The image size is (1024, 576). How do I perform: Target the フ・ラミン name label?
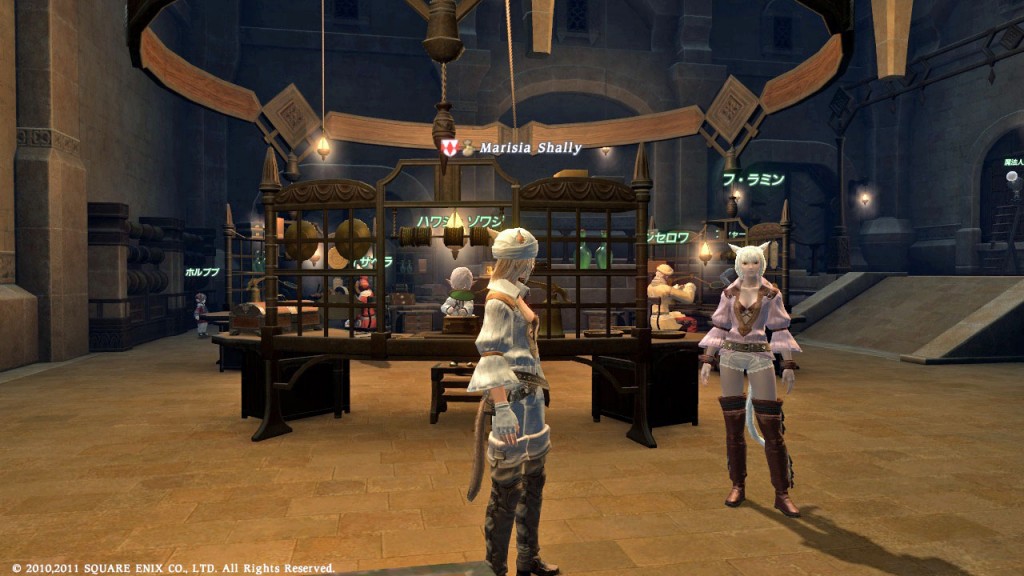[753, 180]
